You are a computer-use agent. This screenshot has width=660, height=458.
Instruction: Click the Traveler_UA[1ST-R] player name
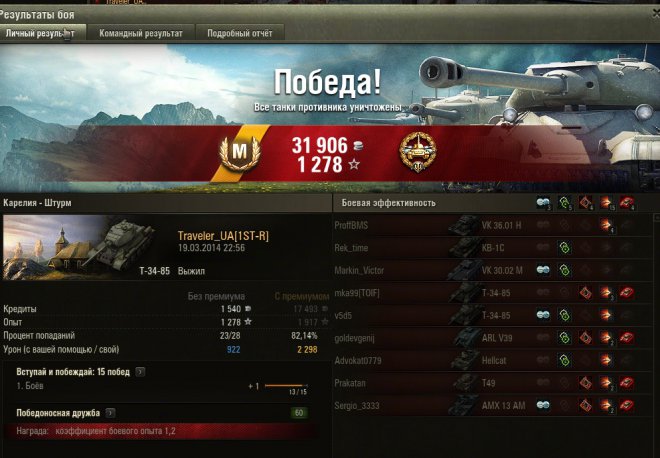(223, 235)
